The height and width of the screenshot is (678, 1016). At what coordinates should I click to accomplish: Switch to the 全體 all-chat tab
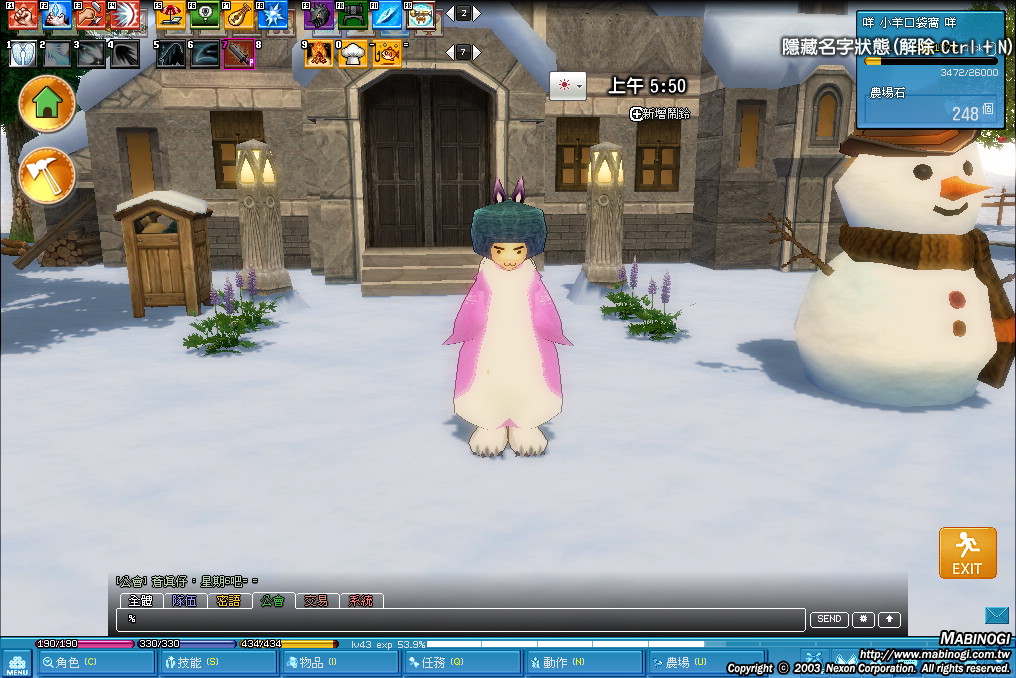(x=140, y=601)
